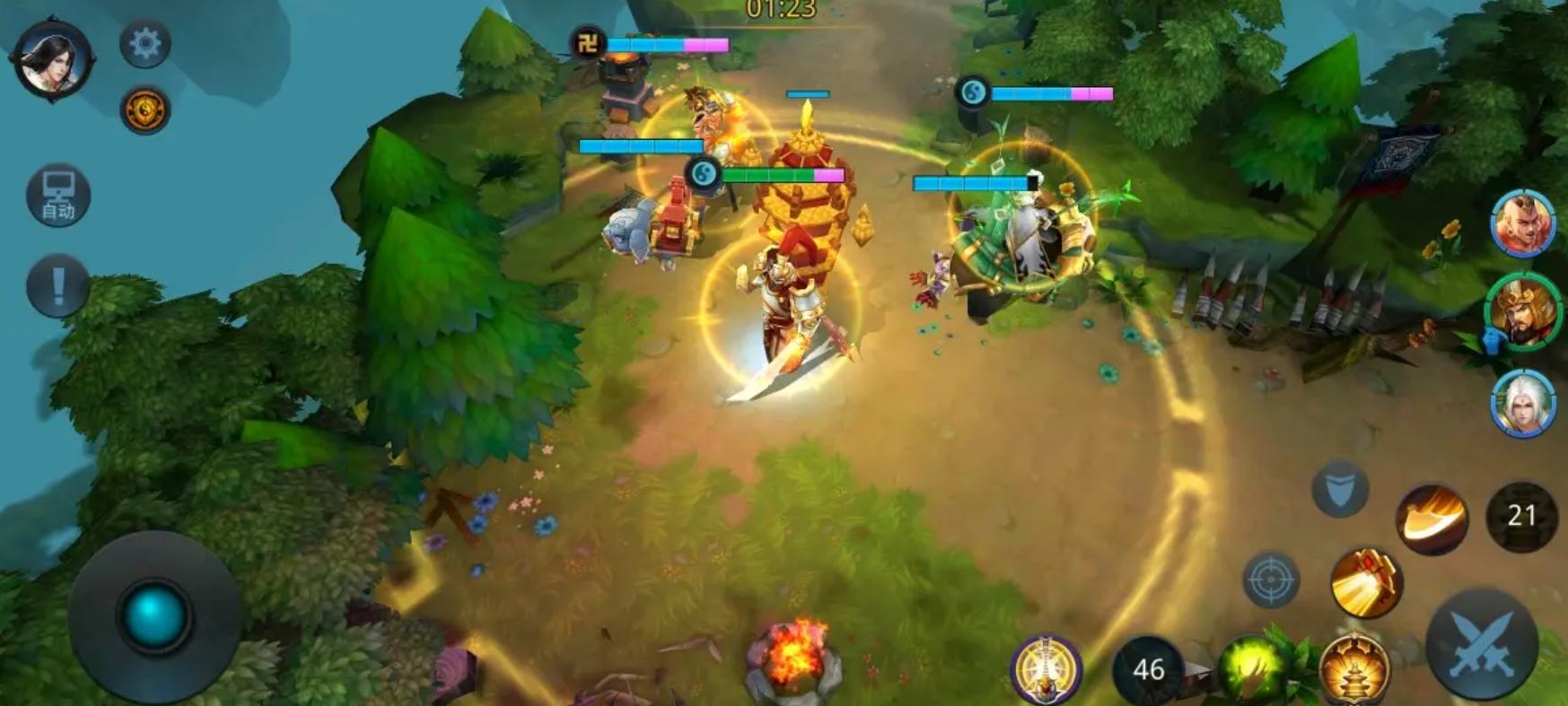Tap the exclamation mark alert button
The image size is (1568, 706).
[x=58, y=286]
